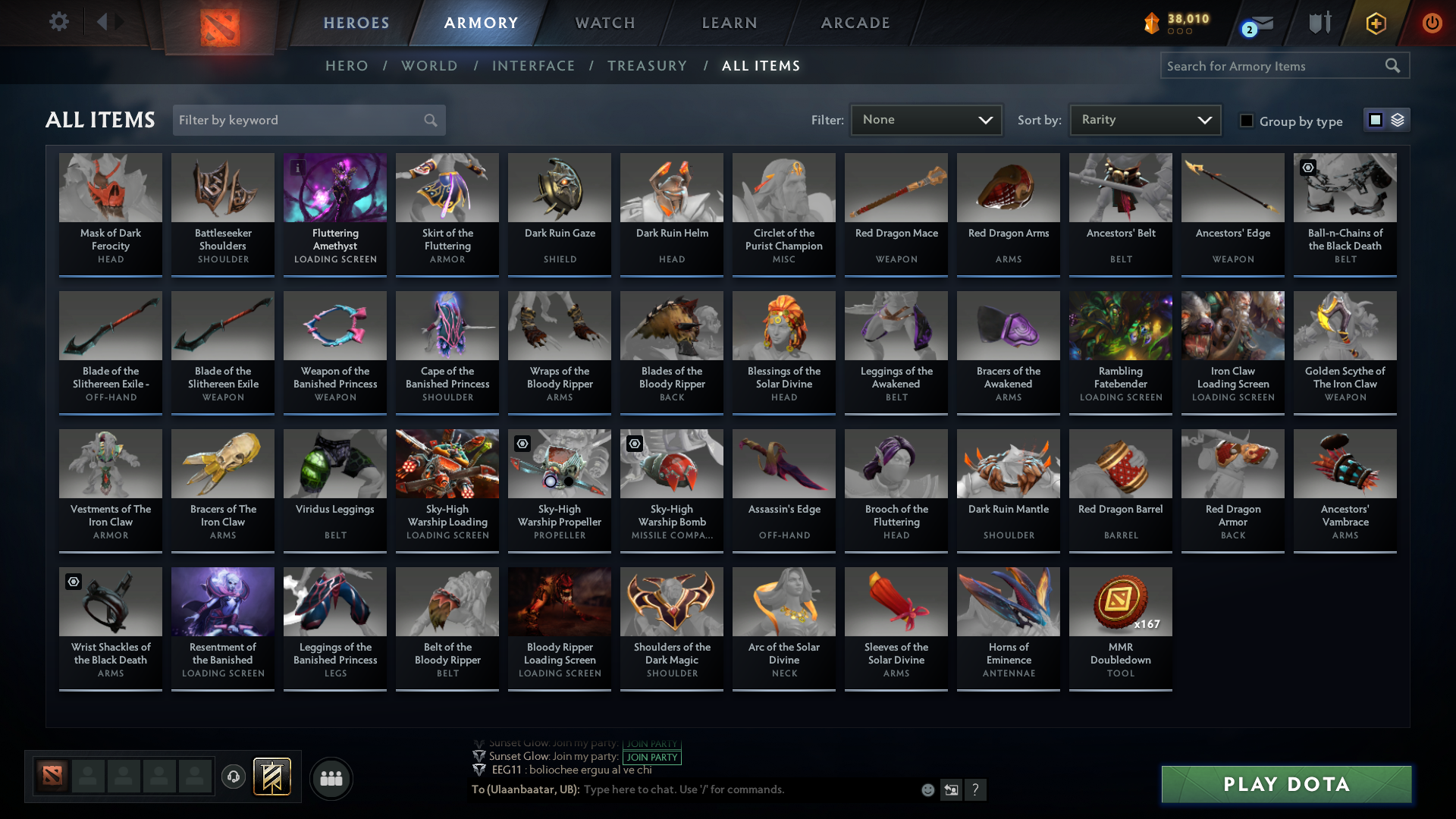Viewport: 1456px width, 819px height.
Task: Enable the Group by type checkbox
Action: [1247, 121]
